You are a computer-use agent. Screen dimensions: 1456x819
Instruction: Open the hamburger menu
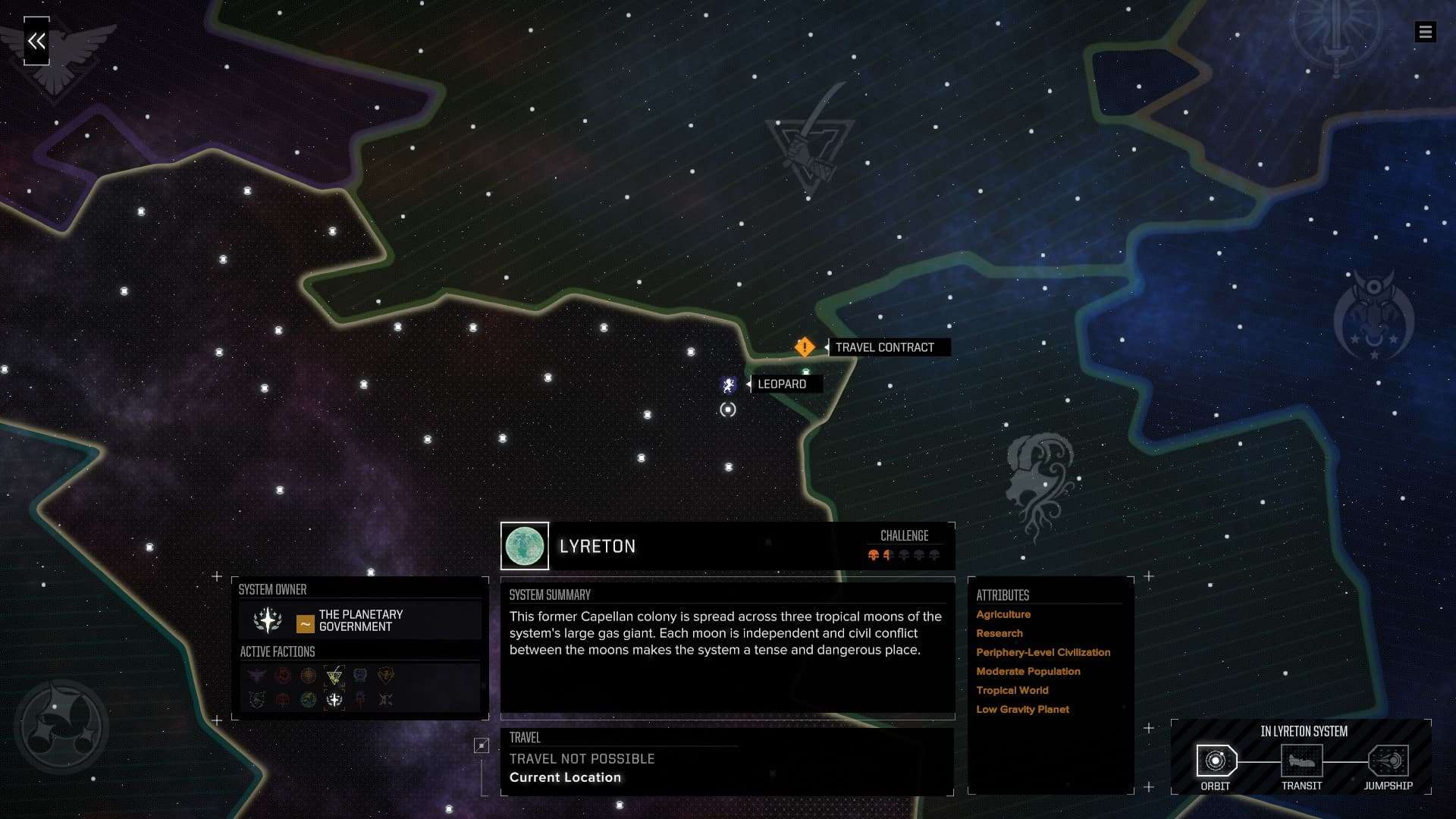1425,32
